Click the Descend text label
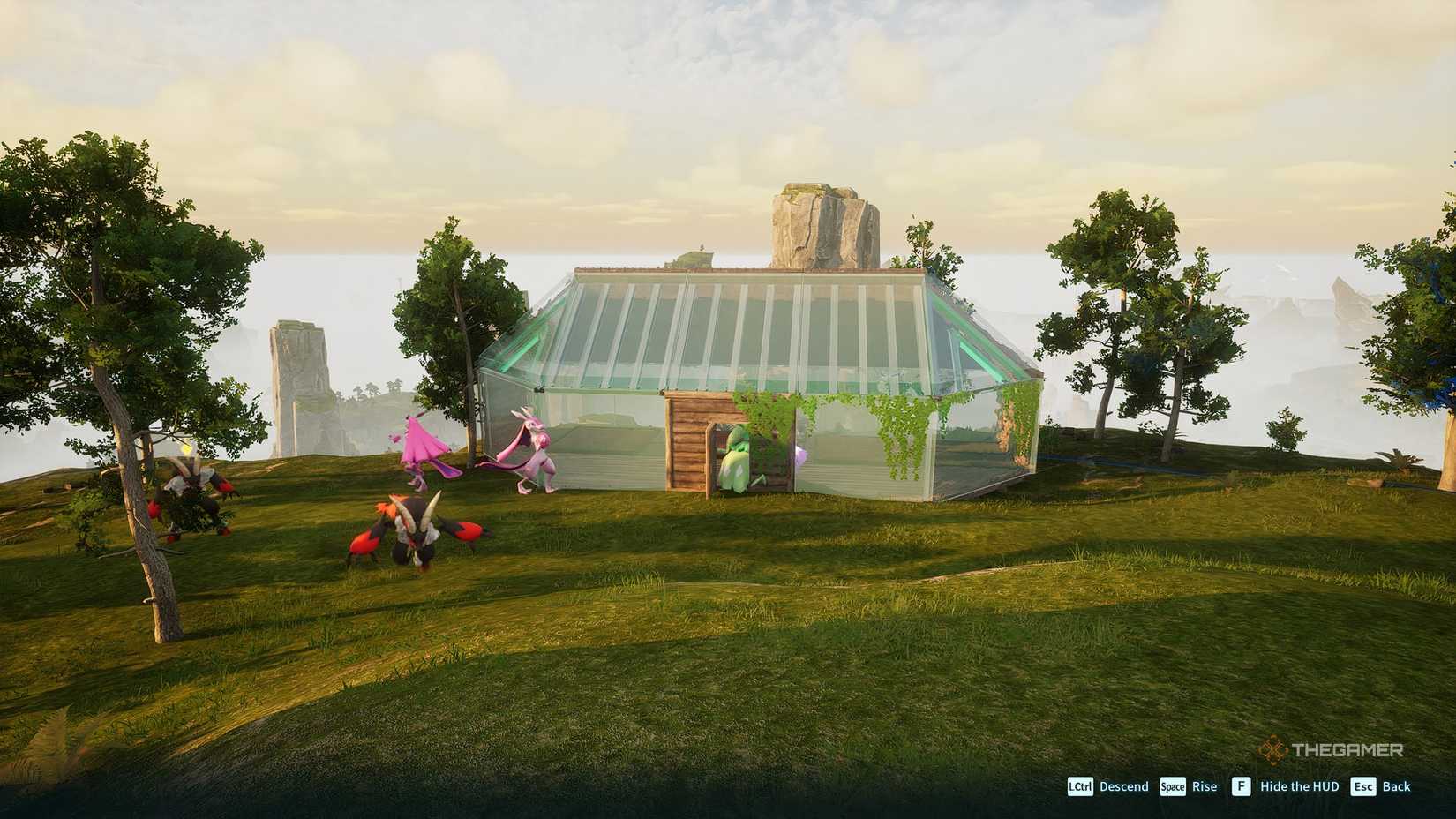This screenshot has width=1456, height=819. click(1122, 786)
